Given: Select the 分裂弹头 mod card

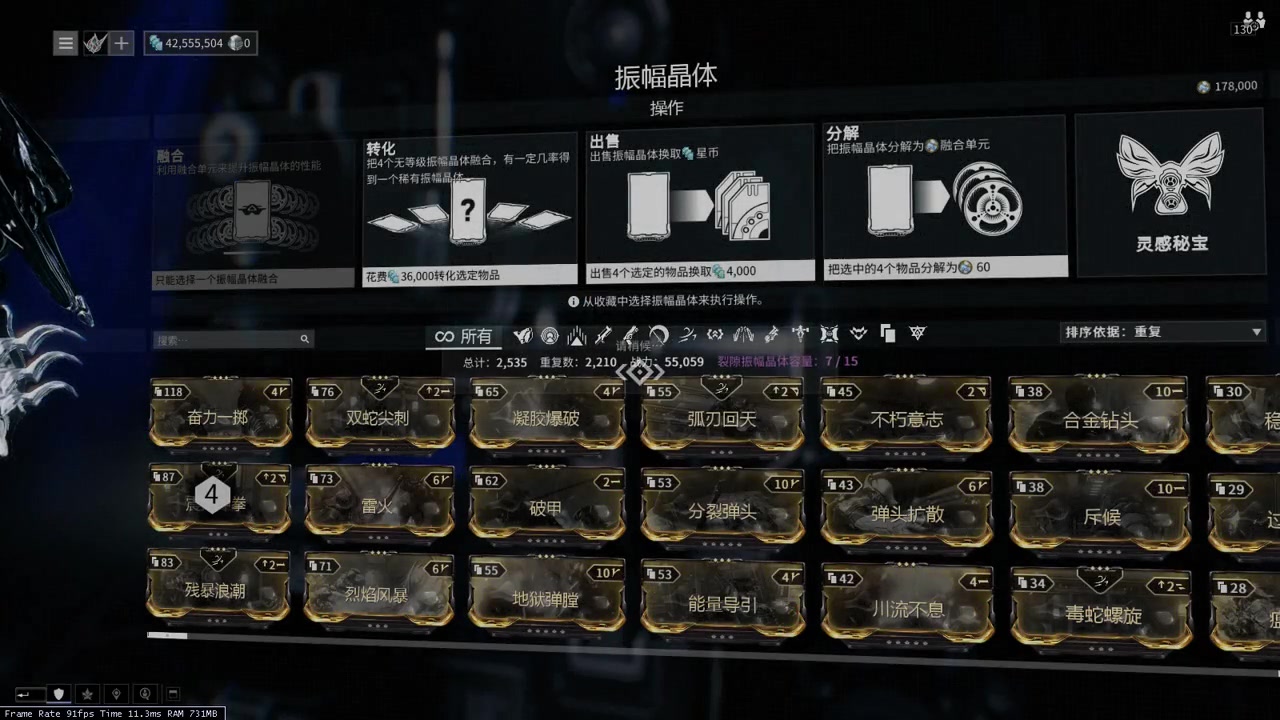Looking at the screenshot, I should 722,509.
